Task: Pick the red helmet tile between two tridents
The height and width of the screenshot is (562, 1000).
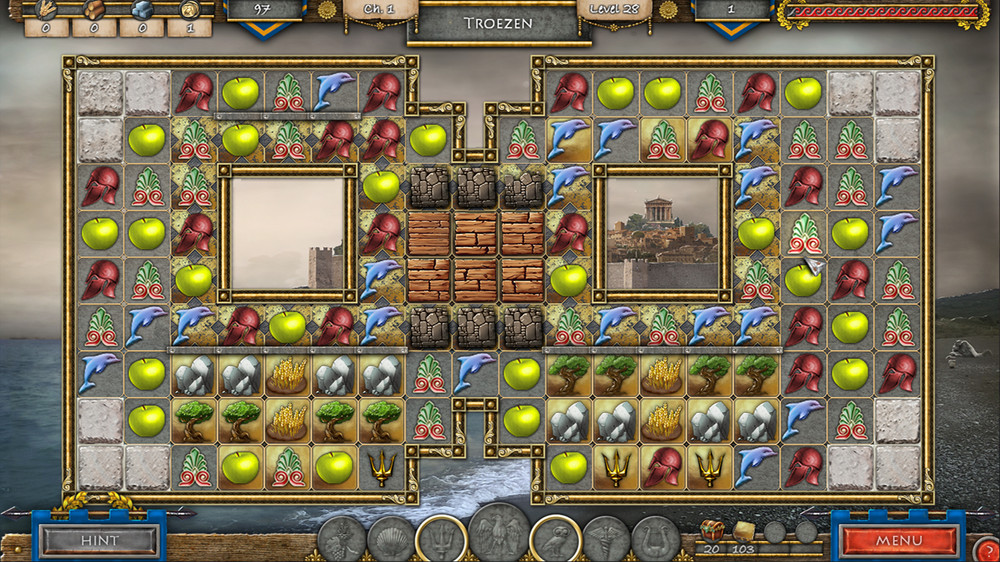Action: click(663, 466)
